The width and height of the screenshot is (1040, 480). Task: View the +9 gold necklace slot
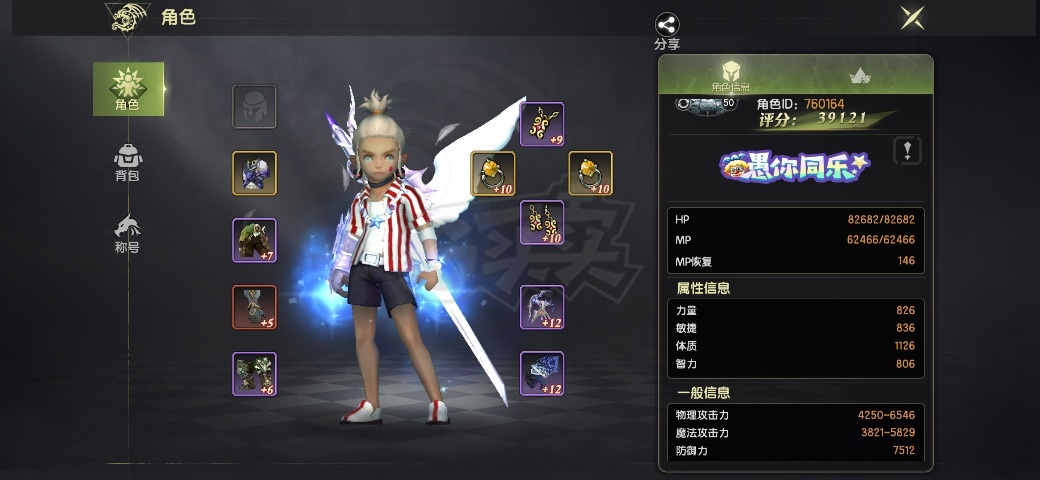click(542, 124)
